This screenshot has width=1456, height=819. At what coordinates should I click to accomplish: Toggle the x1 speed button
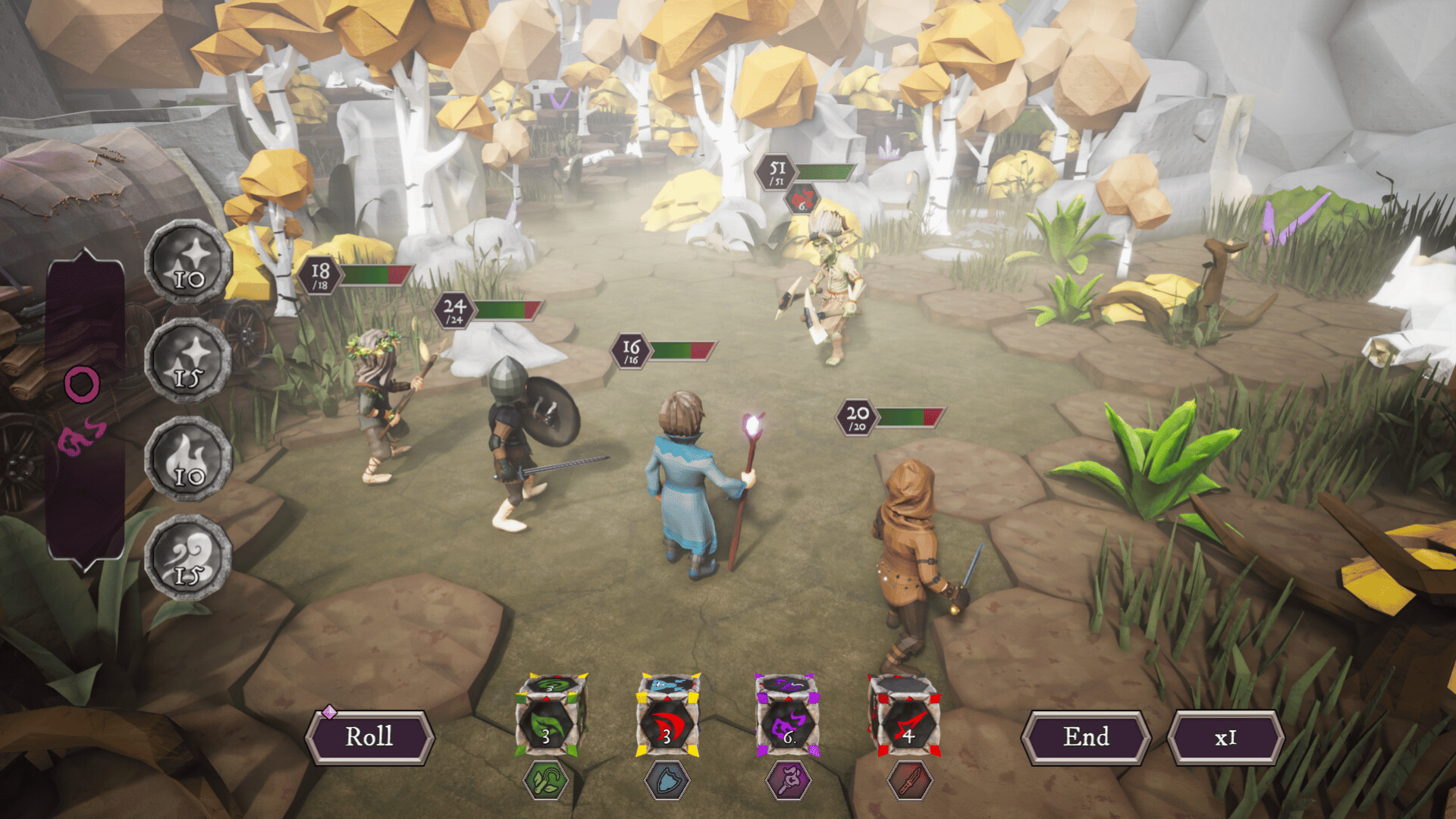(x=1225, y=737)
